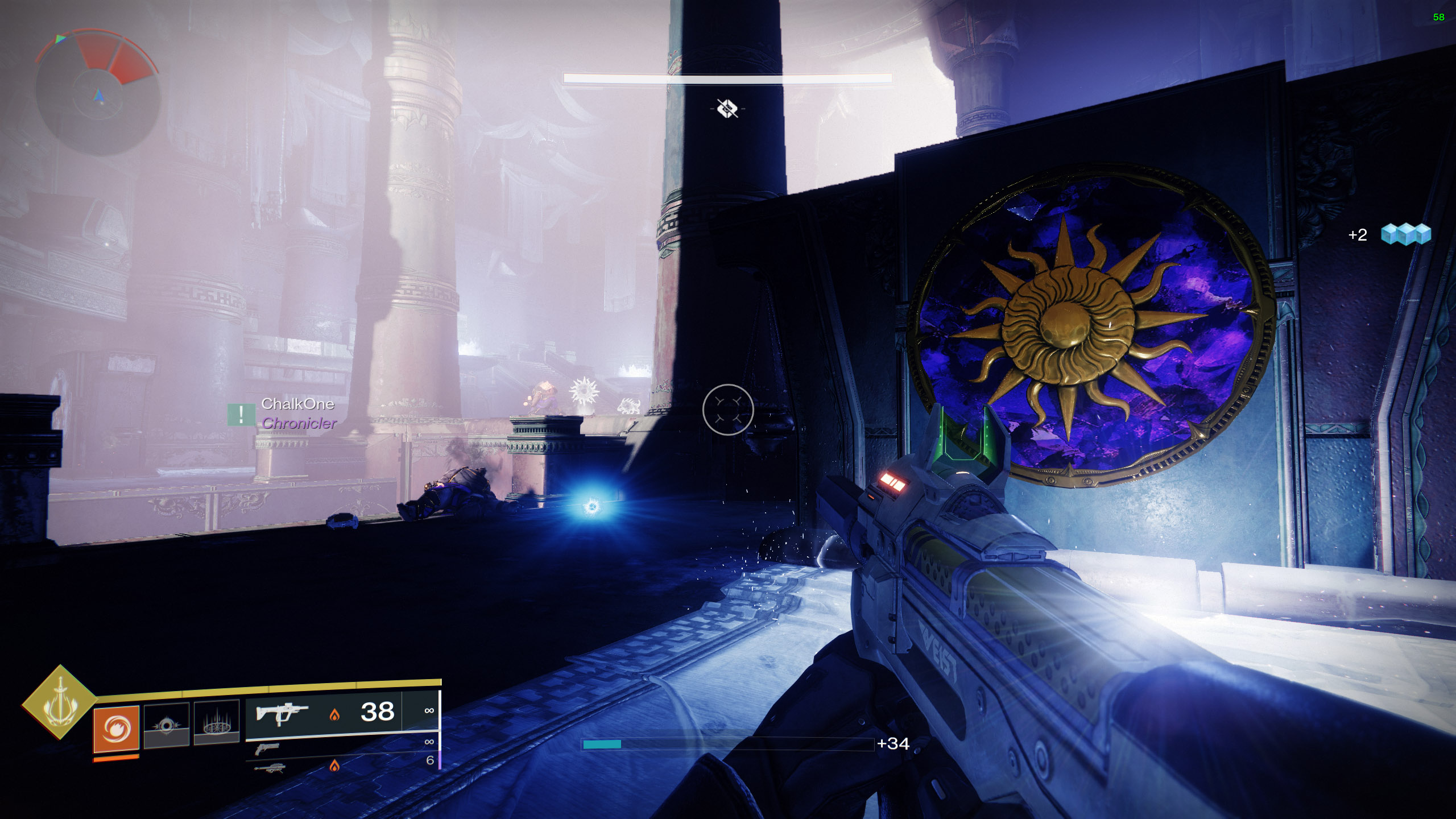Switch to the heavy linear rifle weapon
The width and height of the screenshot is (1456, 819).
pyautogui.click(x=270, y=768)
